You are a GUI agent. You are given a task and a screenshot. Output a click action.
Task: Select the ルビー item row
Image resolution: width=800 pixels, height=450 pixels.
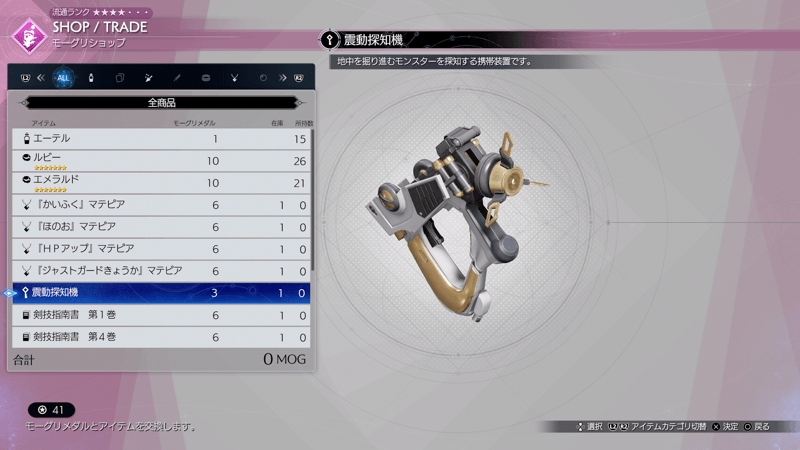tap(160, 160)
